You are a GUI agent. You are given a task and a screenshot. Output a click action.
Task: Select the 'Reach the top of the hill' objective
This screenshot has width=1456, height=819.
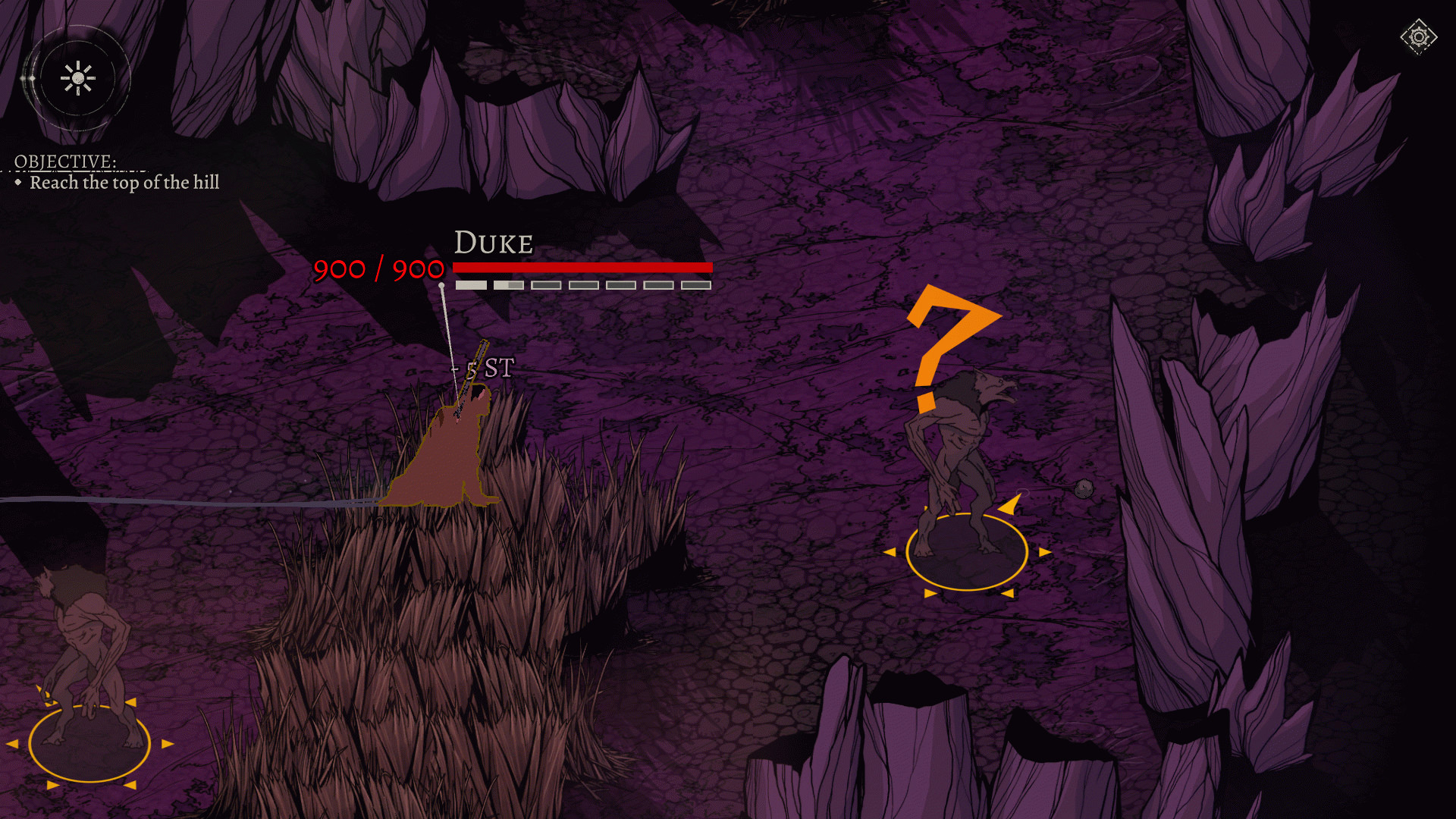tap(124, 183)
